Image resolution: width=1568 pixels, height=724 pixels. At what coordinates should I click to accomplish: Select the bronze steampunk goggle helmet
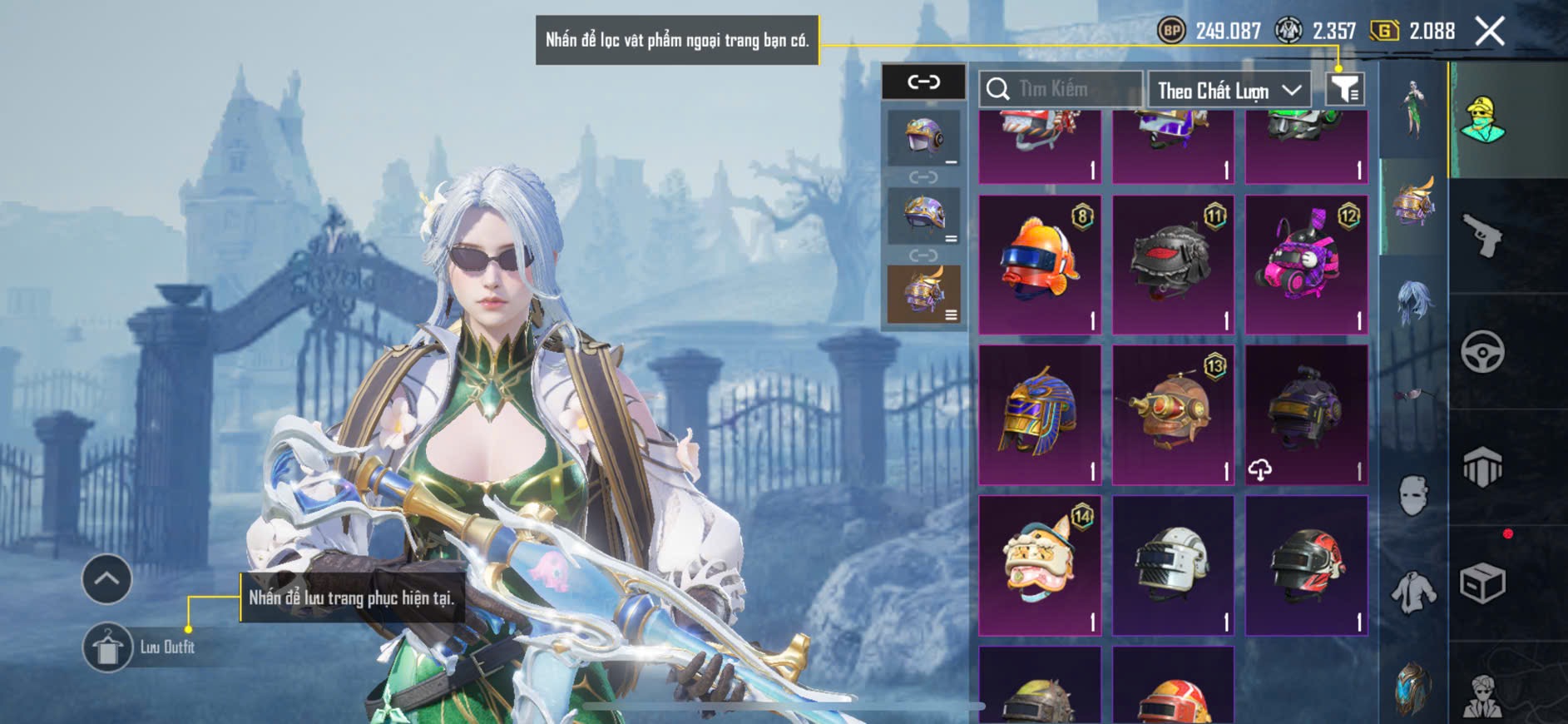1173,414
